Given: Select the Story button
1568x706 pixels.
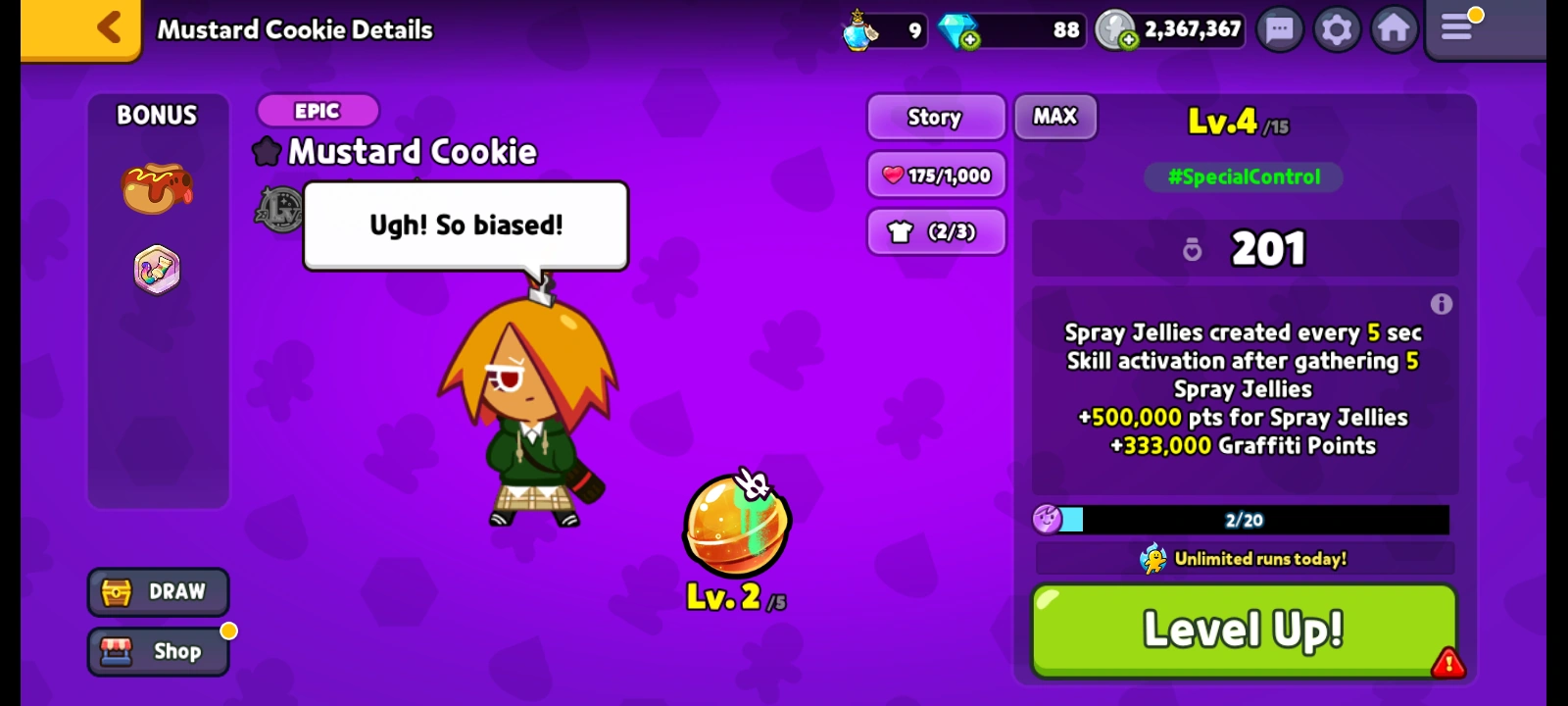Looking at the screenshot, I should [935, 117].
